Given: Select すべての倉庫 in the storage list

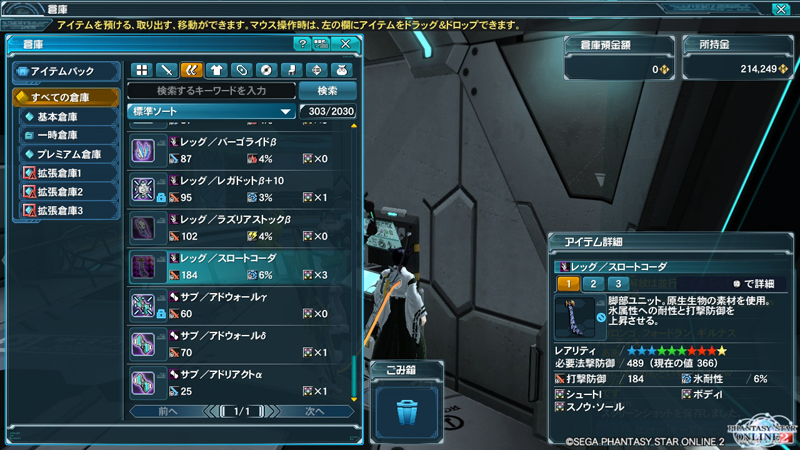Looking at the screenshot, I should pos(63,97).
